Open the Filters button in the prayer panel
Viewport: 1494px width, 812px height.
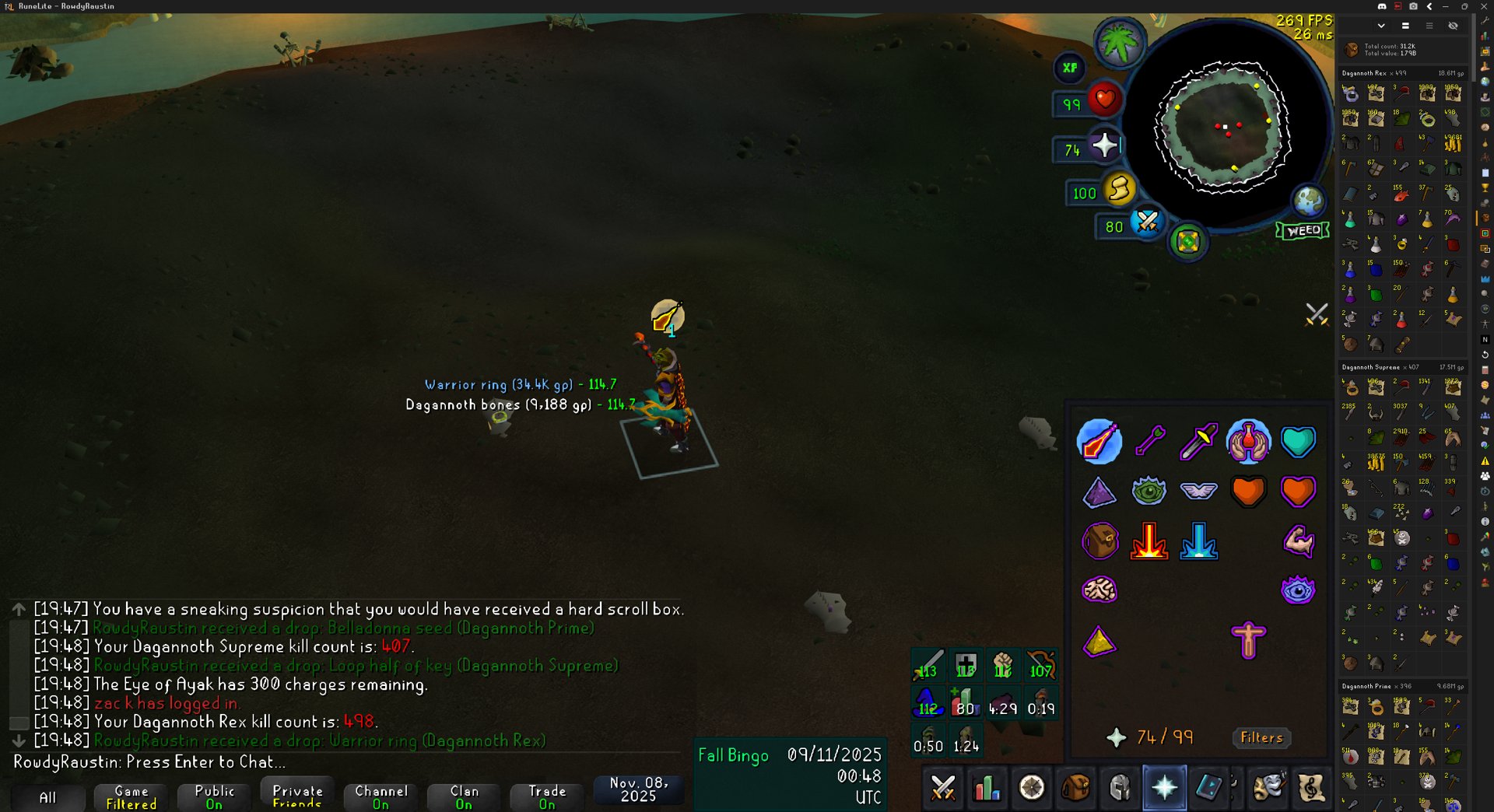[1261, 737]
